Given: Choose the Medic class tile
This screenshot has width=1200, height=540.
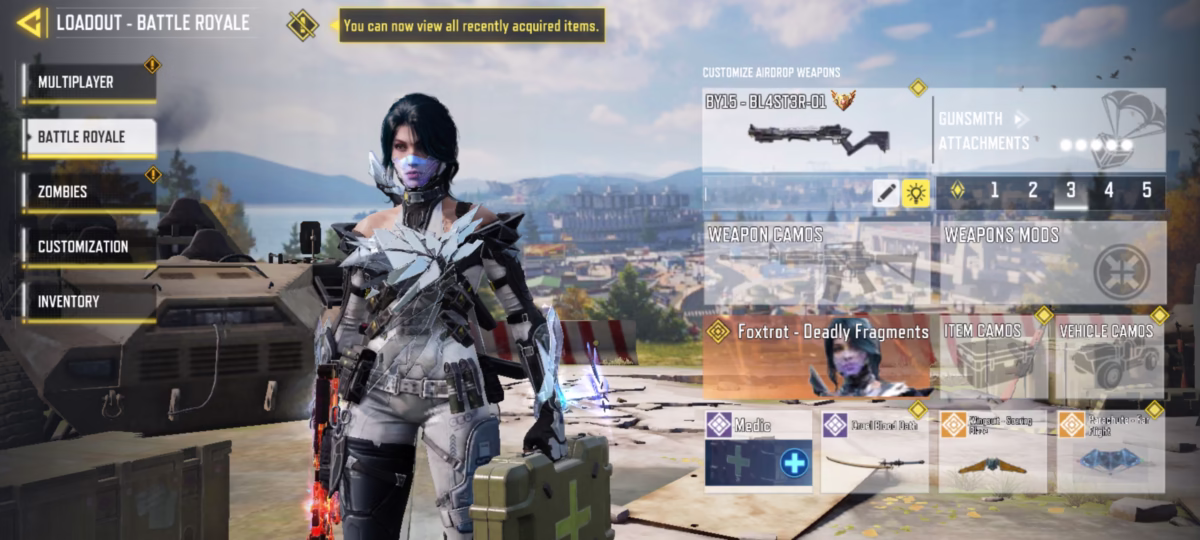Looking at the screenshot, I should 758,451.
